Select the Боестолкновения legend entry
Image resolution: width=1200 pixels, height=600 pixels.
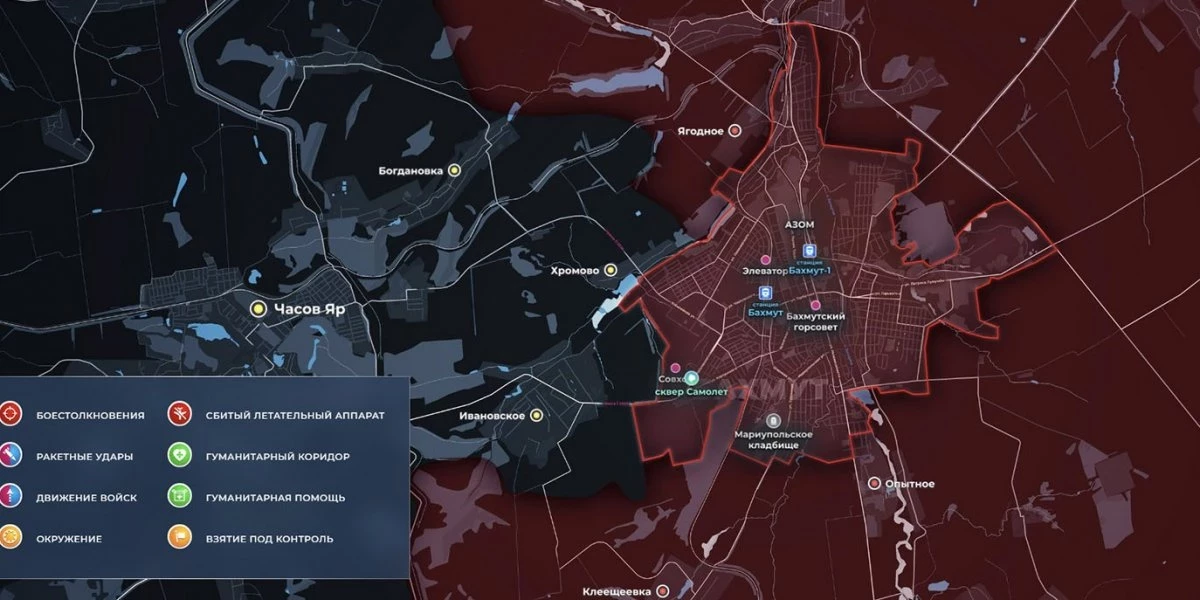click(11, 413)
